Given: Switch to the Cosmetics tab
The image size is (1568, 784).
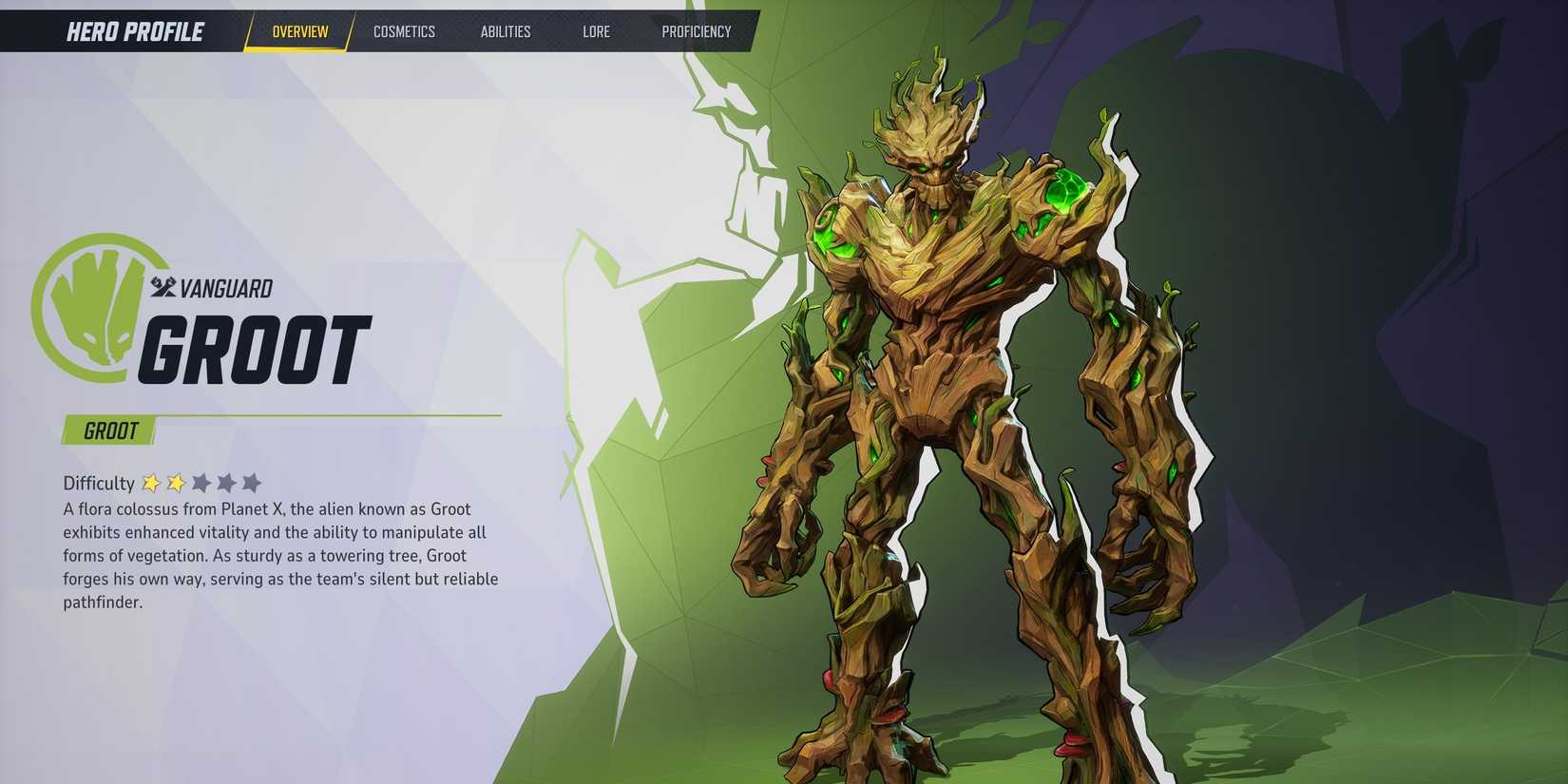Looking at the screenshot, I should 405,30.
